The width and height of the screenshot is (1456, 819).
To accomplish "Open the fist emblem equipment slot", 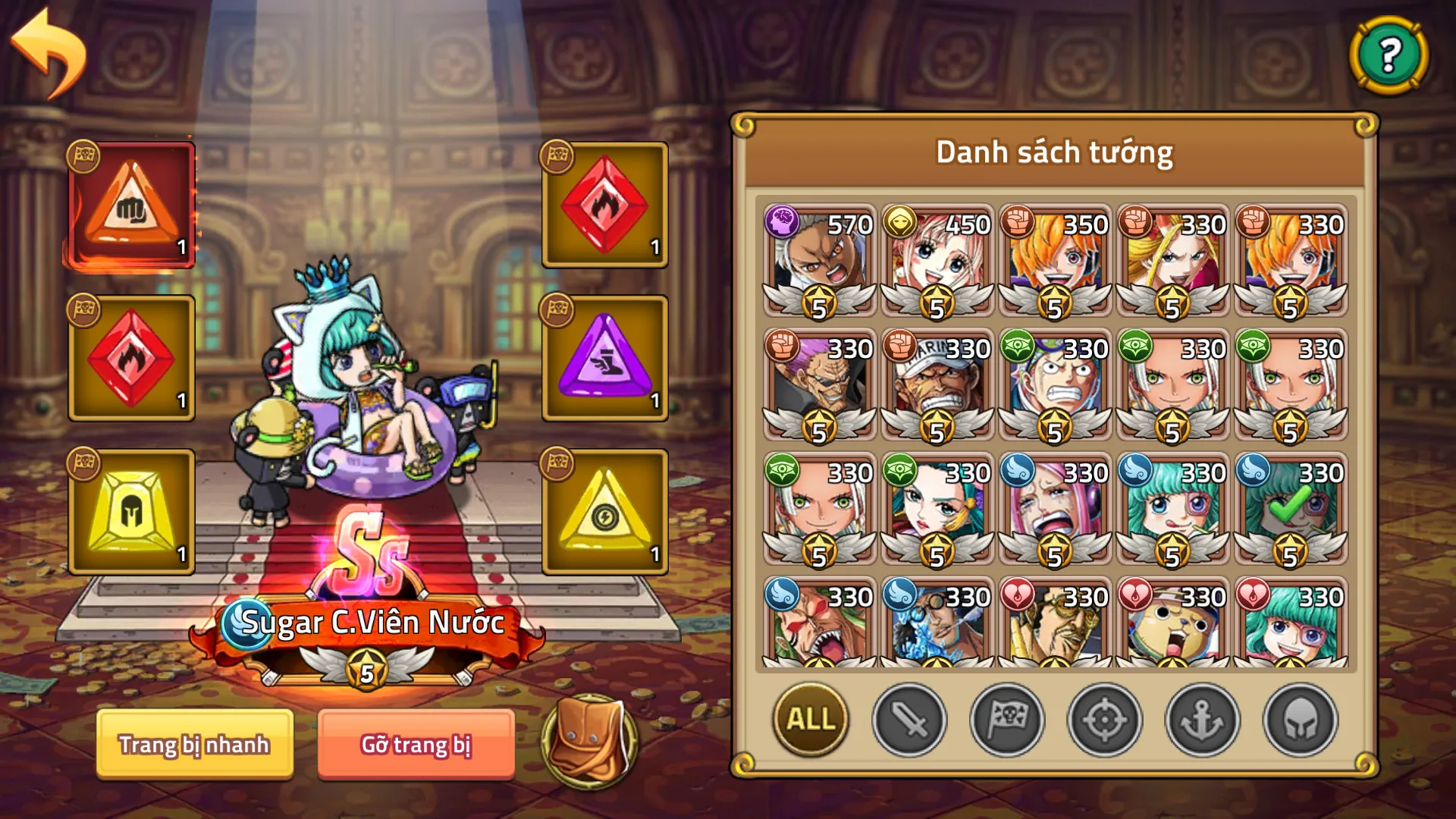I will coord(130,203).
